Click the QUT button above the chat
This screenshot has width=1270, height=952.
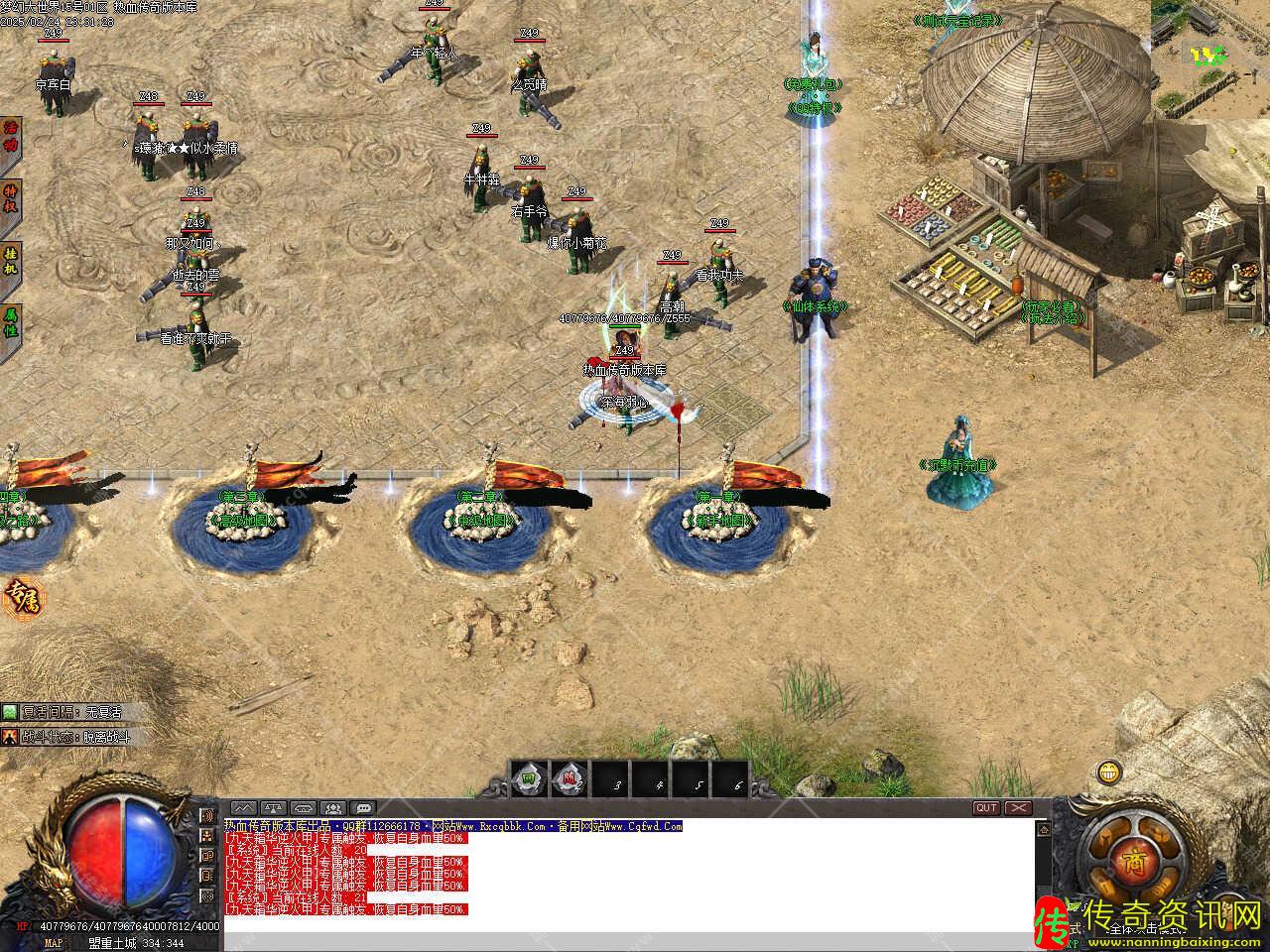986,808
